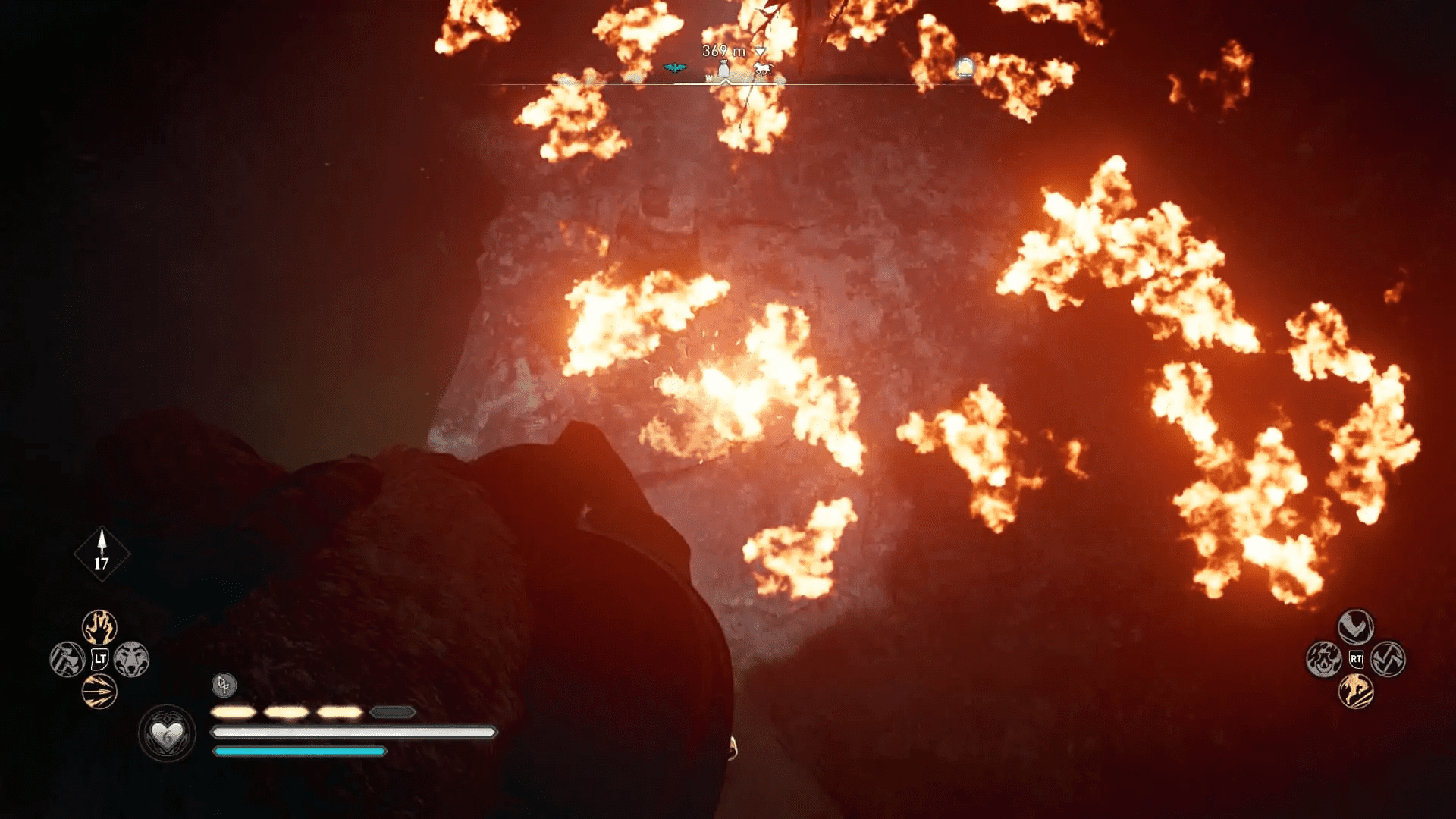Use the axe-throw ability on the left wheel
The image size is (1456, 819).
click(67, 659)
